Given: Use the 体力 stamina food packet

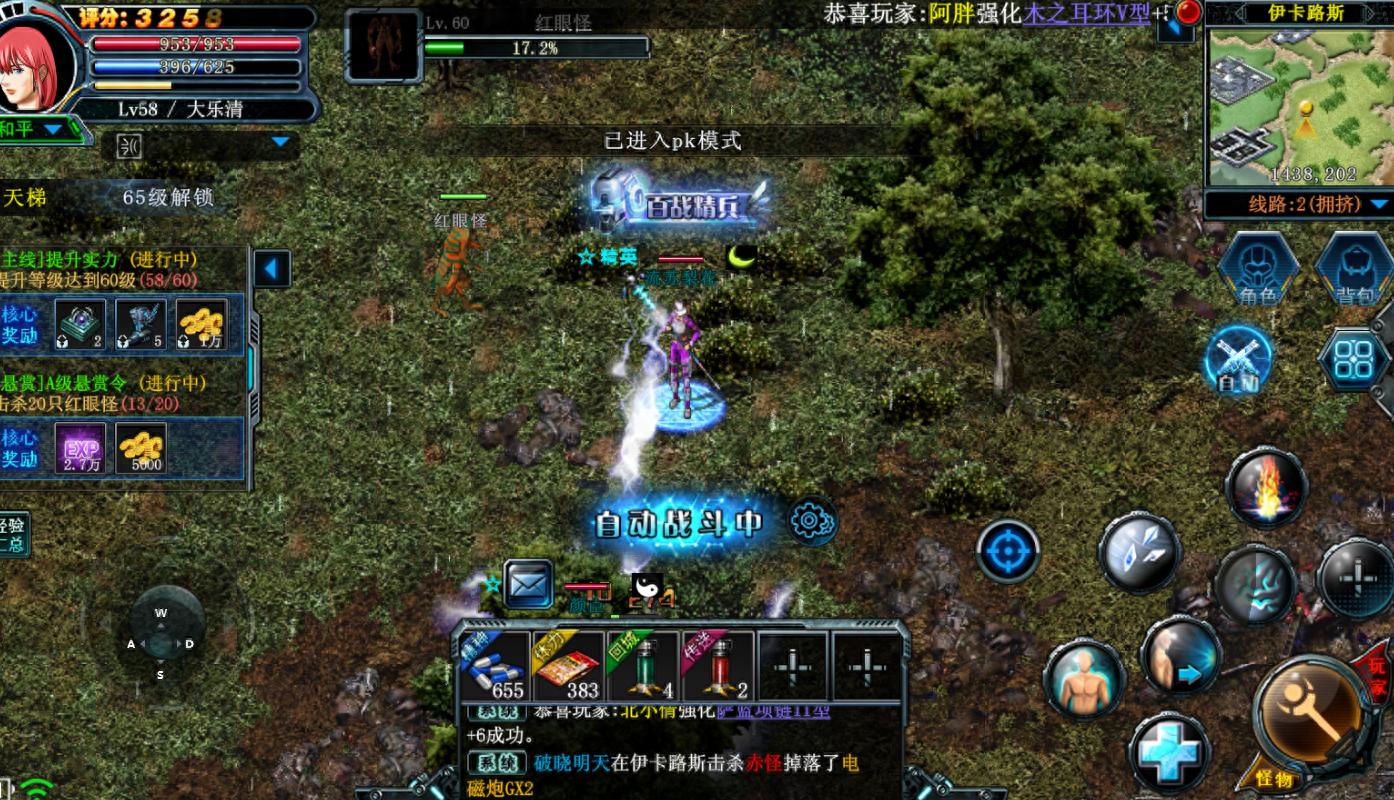Looking at the screenshot, I should point(569,666).
